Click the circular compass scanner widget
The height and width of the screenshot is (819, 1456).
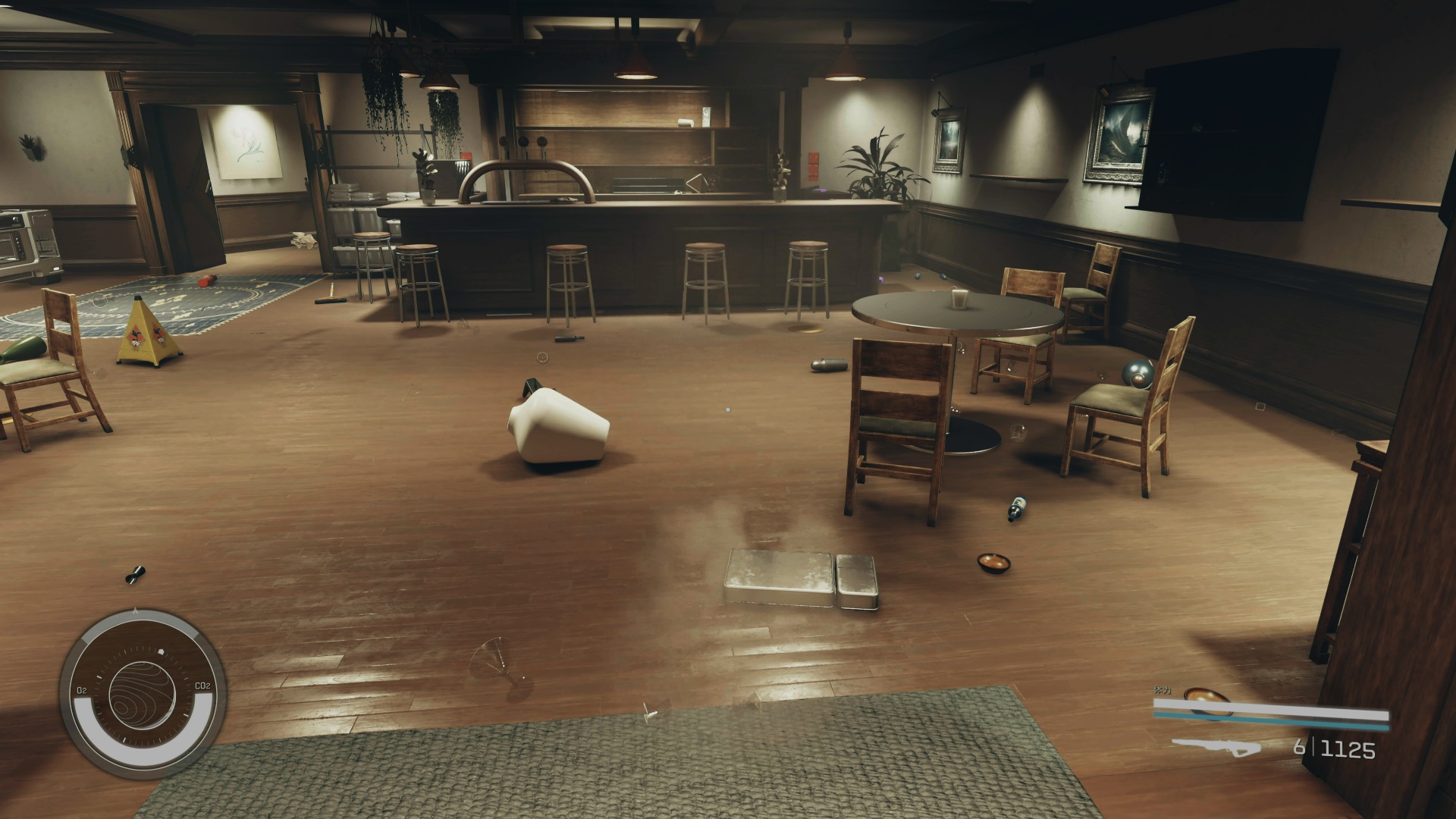[x=143, y=693]
